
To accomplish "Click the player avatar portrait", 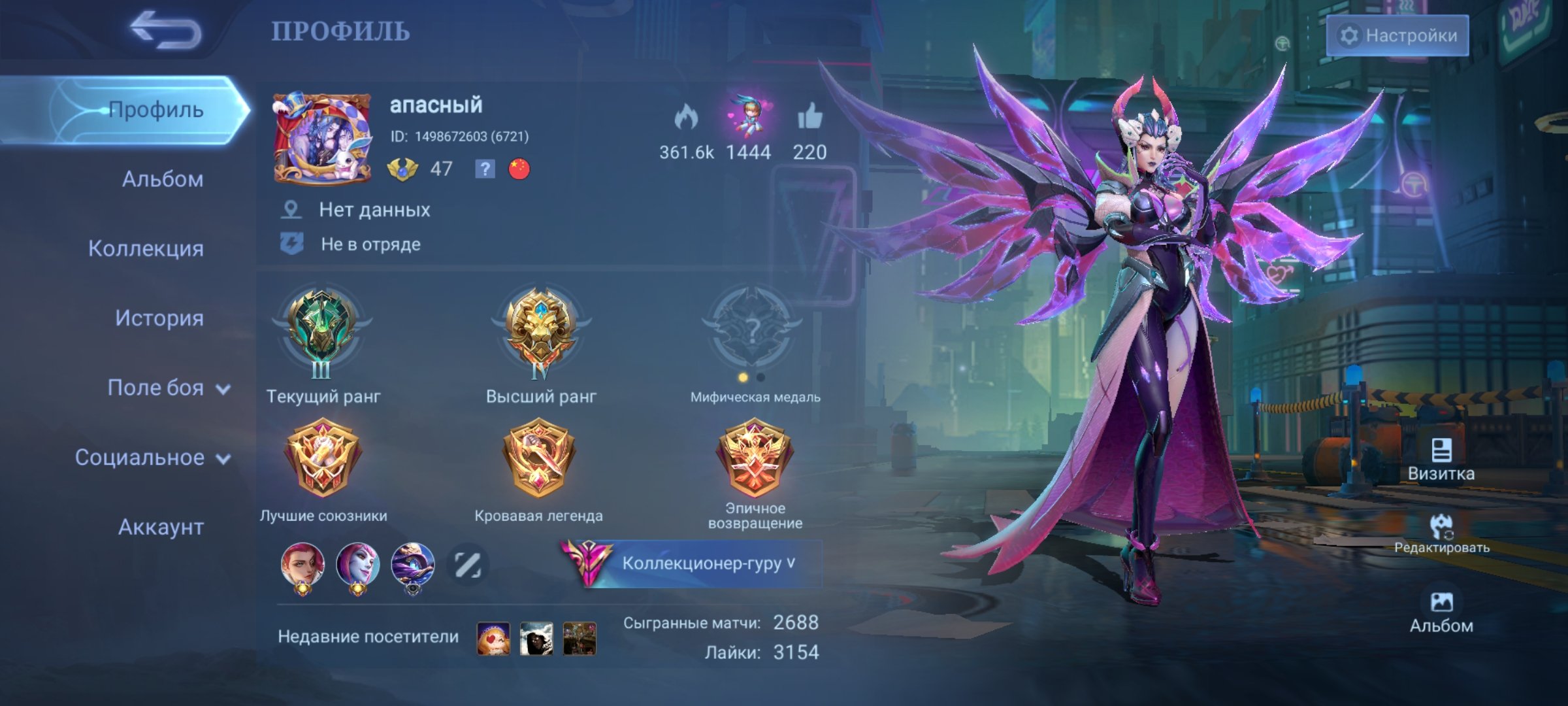I will pyautogui.click(x=321, y=138).
